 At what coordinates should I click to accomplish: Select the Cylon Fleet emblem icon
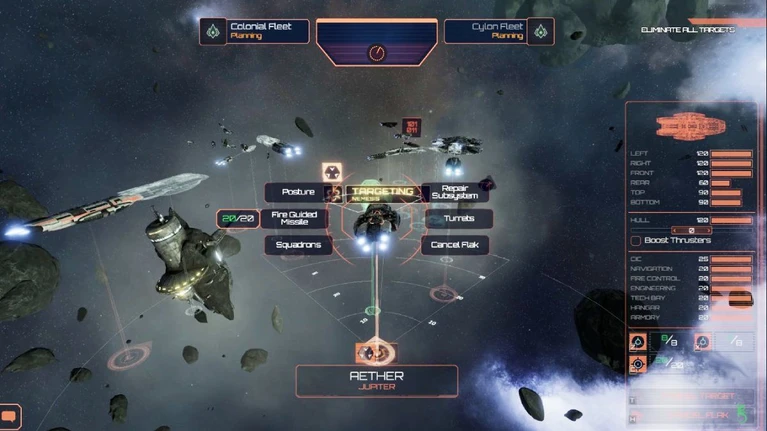click(541, 32)
